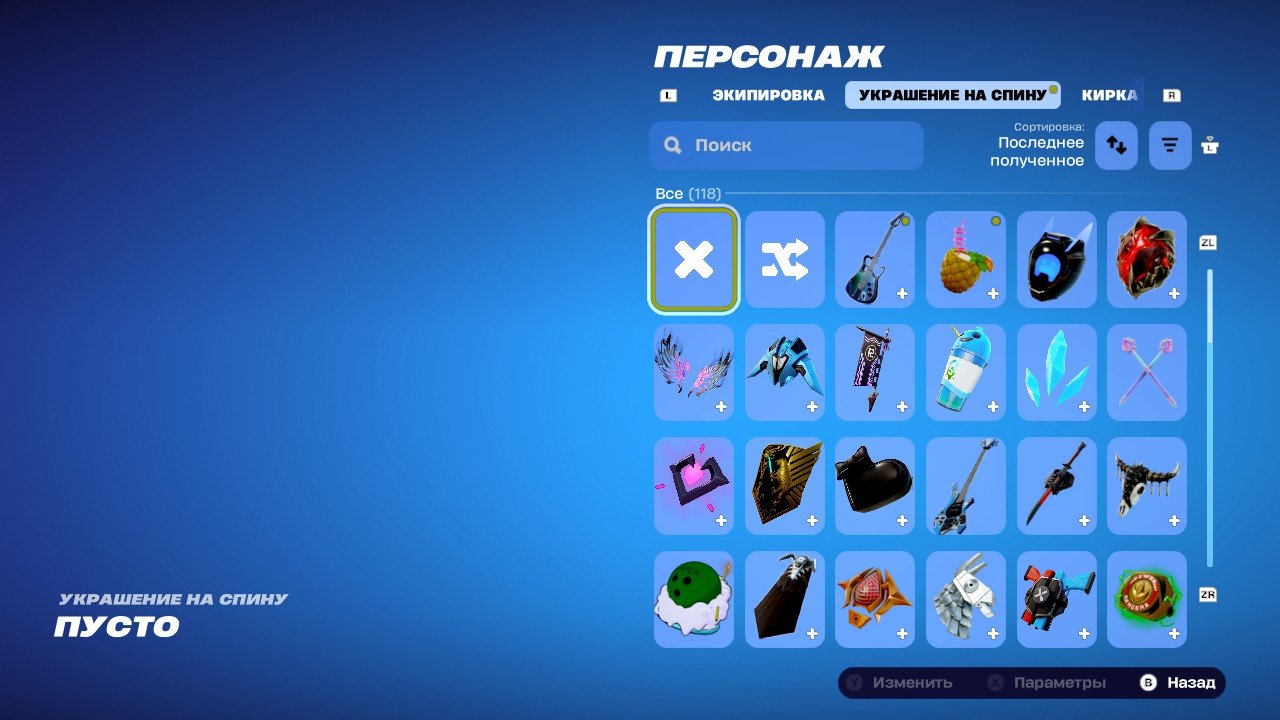Open the Сортировка sorting selector

[x=1039, y=144]
